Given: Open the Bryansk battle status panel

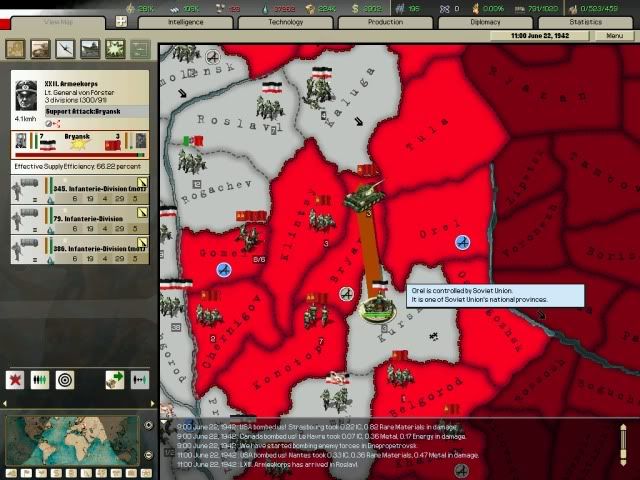Looking at the screenshot, I should point(80,144).
